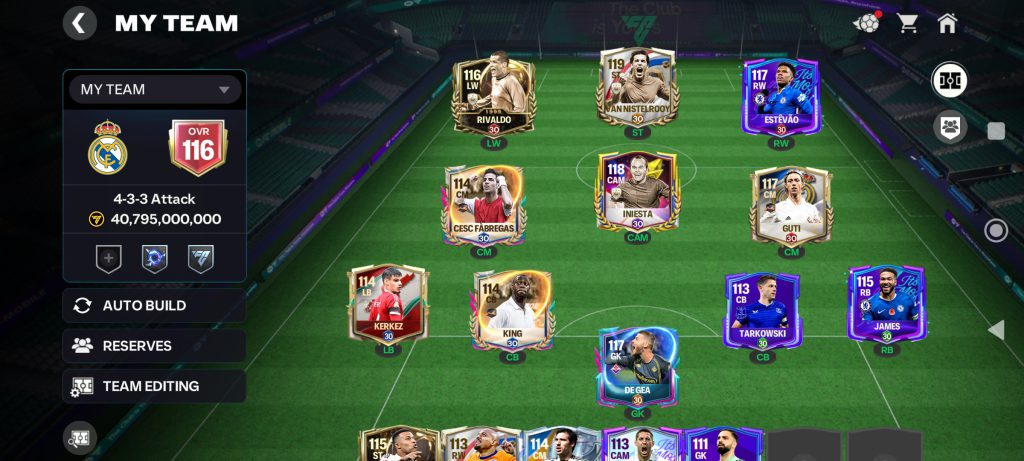Select goalkeeper De Gea card

coord(637,366)
